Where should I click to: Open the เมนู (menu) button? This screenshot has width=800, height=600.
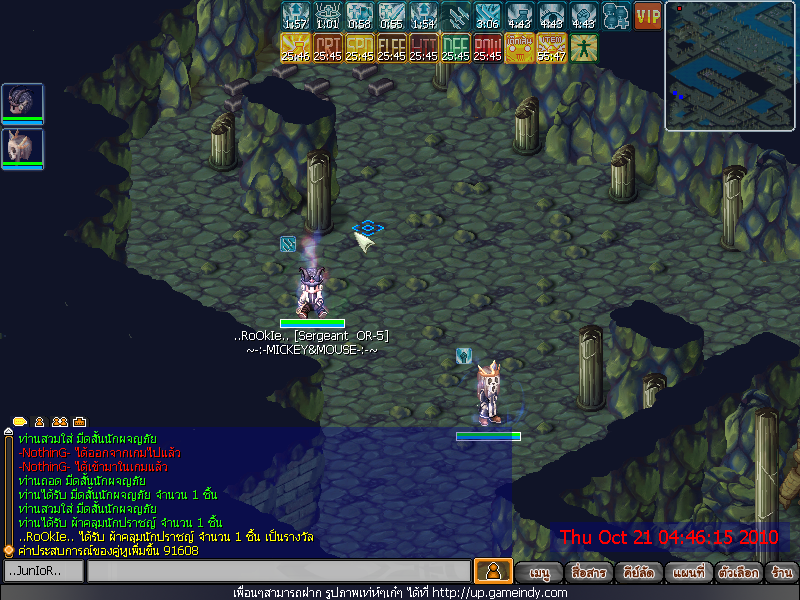pos(540,573)
